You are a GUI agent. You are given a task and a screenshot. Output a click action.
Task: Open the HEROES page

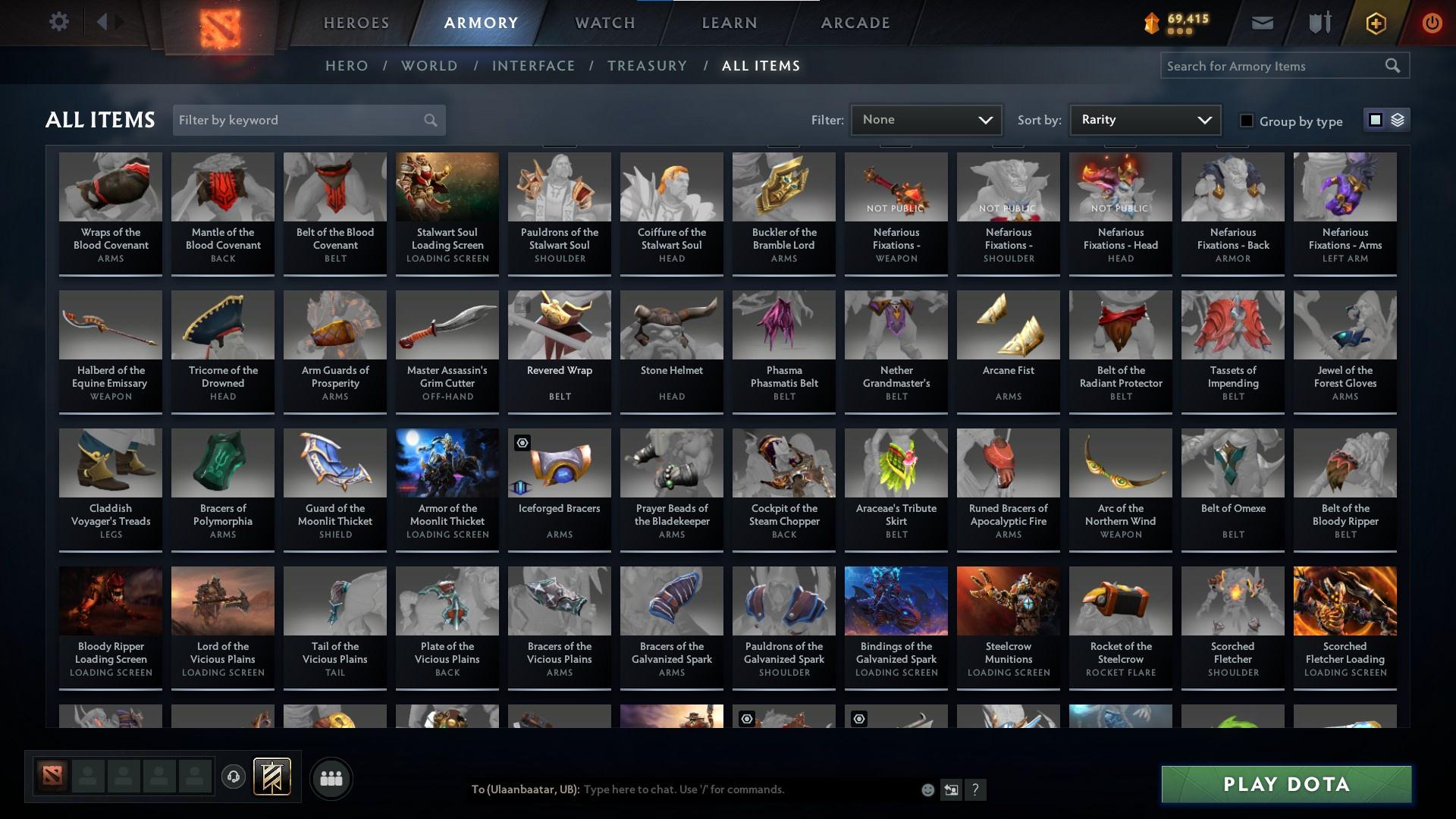coord(356,22)
